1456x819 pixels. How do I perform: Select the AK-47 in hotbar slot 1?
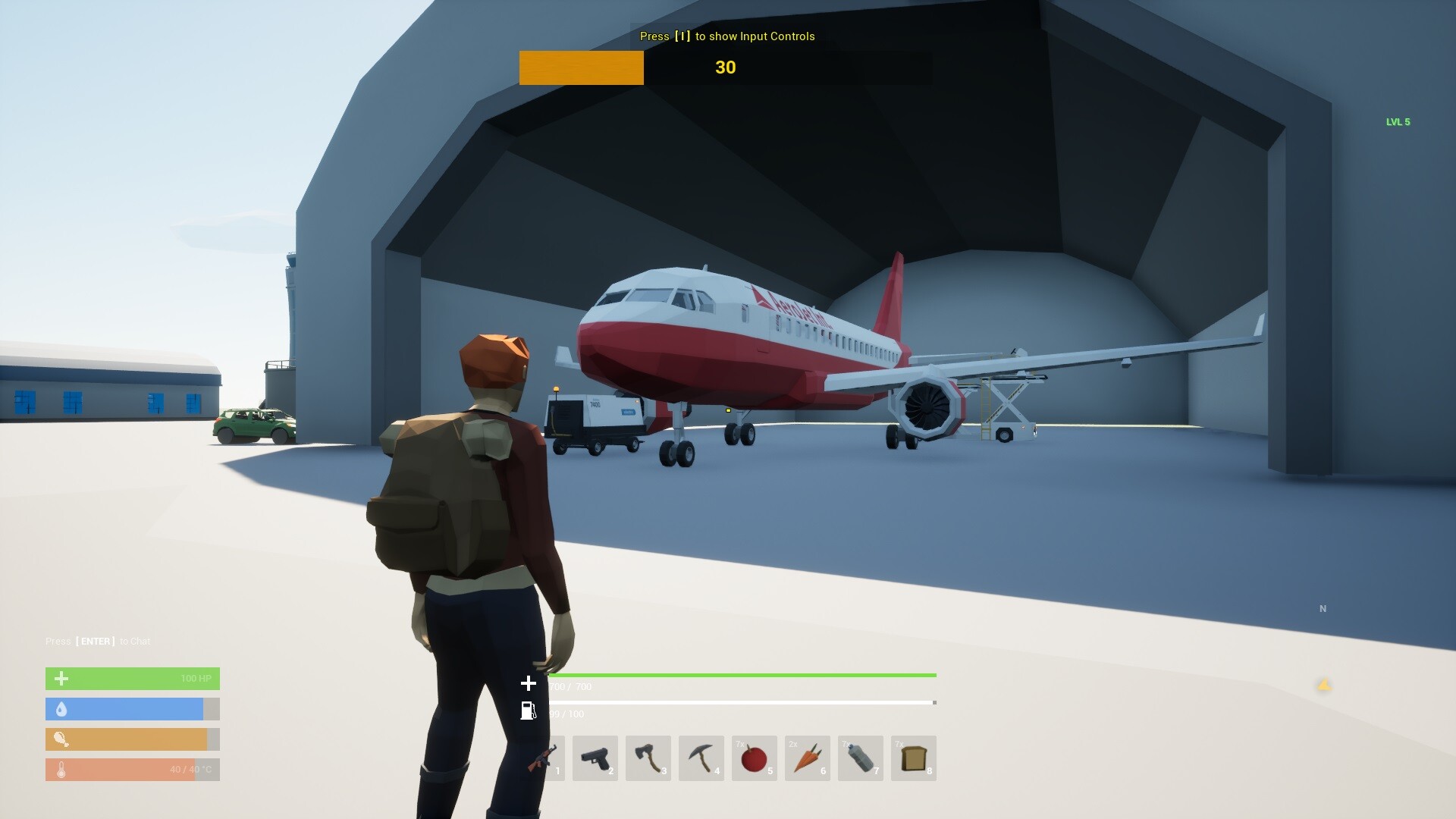544,758
